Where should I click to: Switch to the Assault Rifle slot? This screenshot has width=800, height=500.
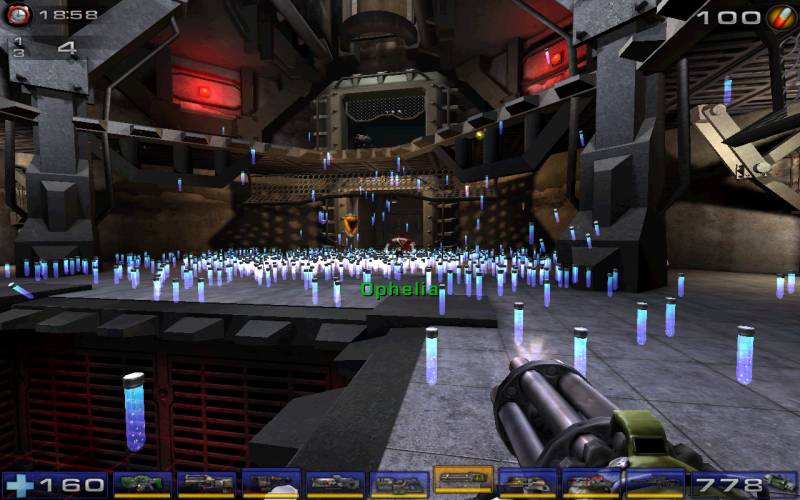(x=206, y=484)
